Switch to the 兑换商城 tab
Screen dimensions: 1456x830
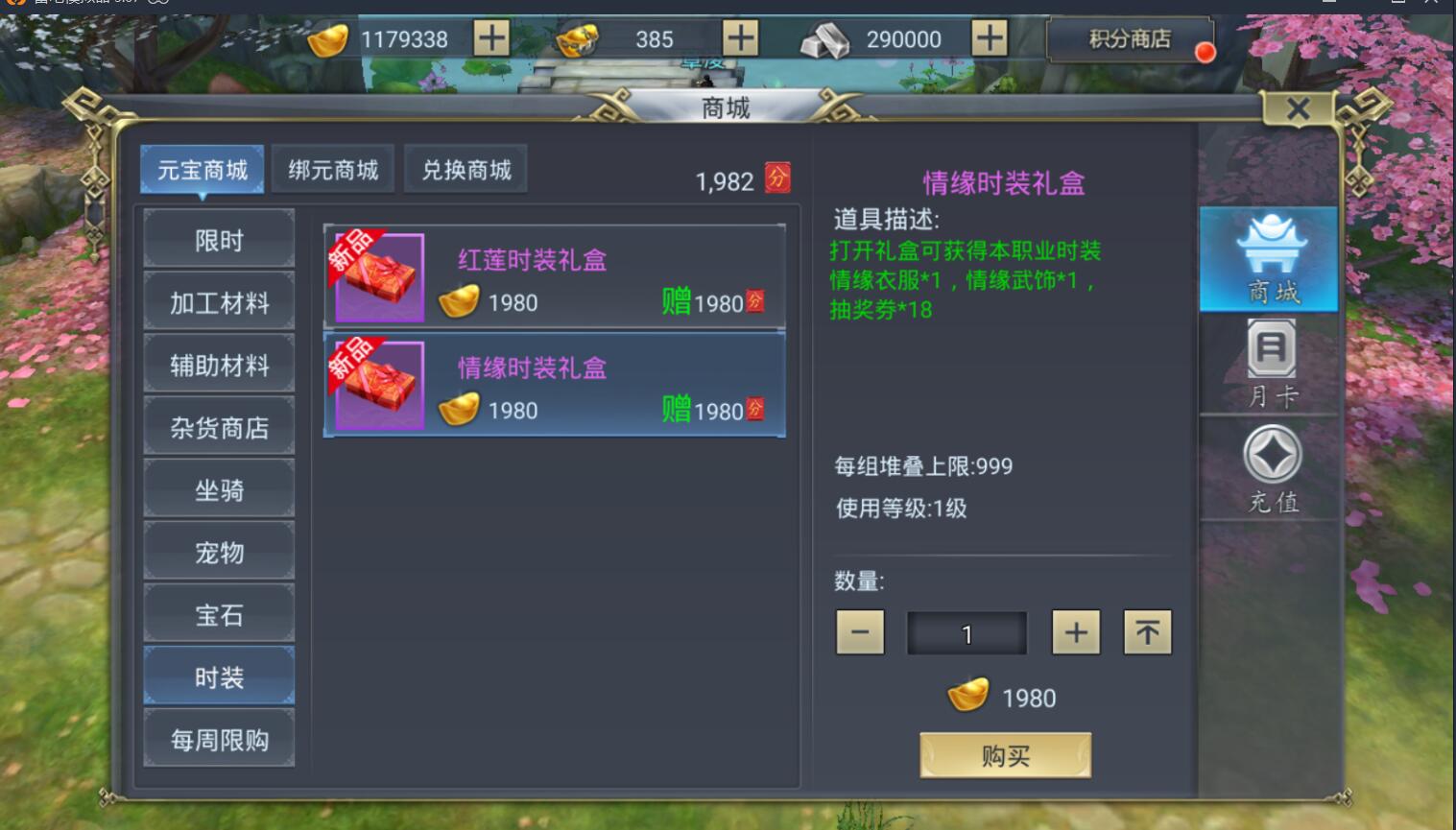(x=466, y=167)
